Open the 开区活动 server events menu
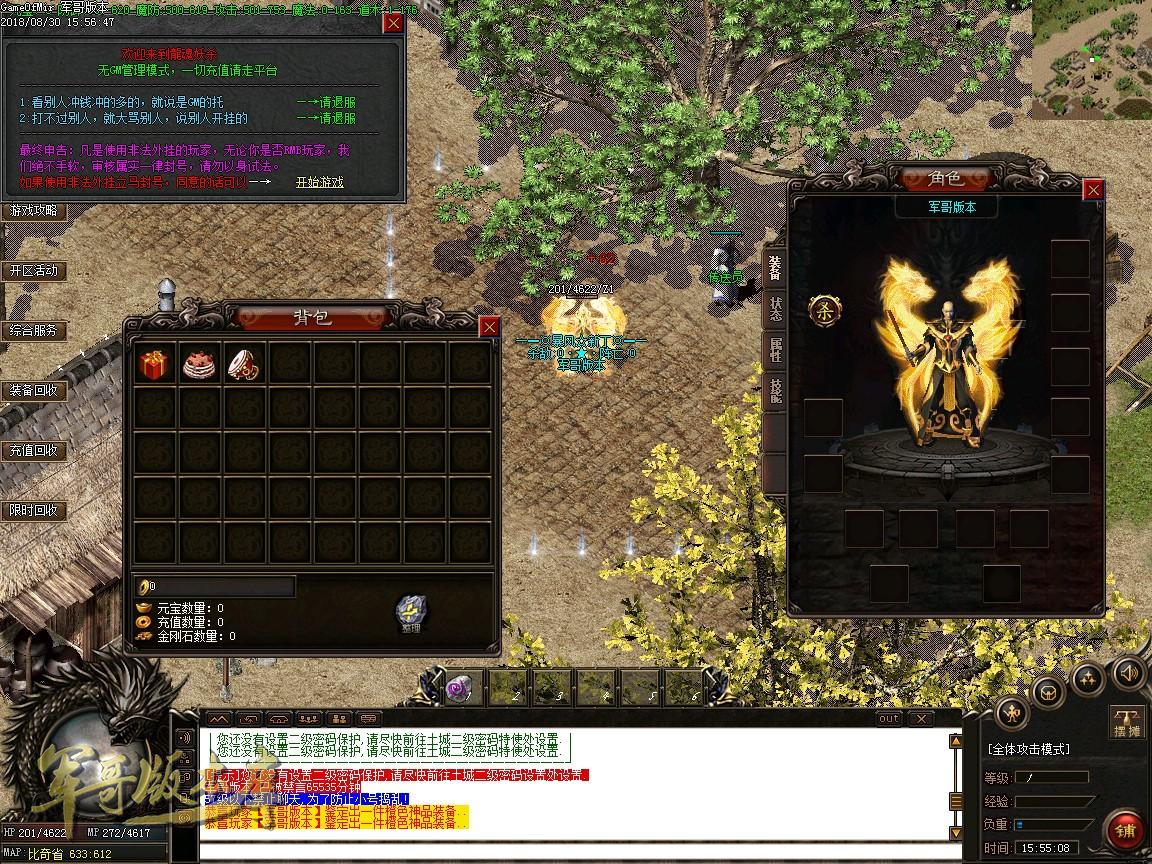This screenshot has width=1152, height=864. [34, 271]
